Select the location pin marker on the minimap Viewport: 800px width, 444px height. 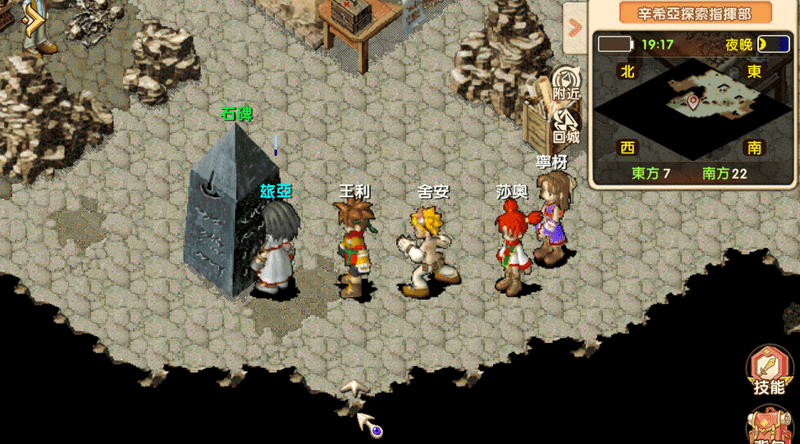(x=691, y=101)
